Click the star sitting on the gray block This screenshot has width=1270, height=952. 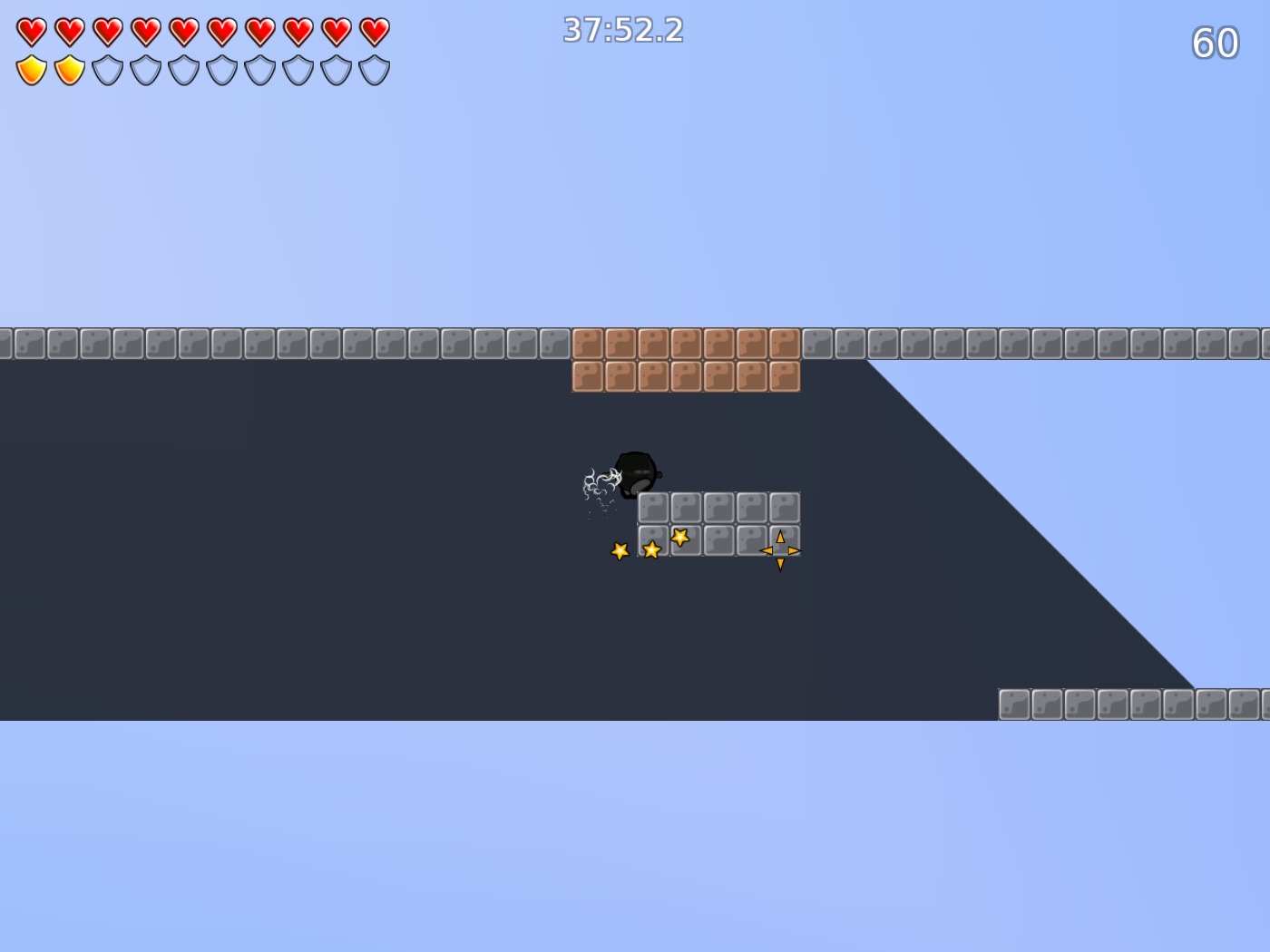[680, 539]
